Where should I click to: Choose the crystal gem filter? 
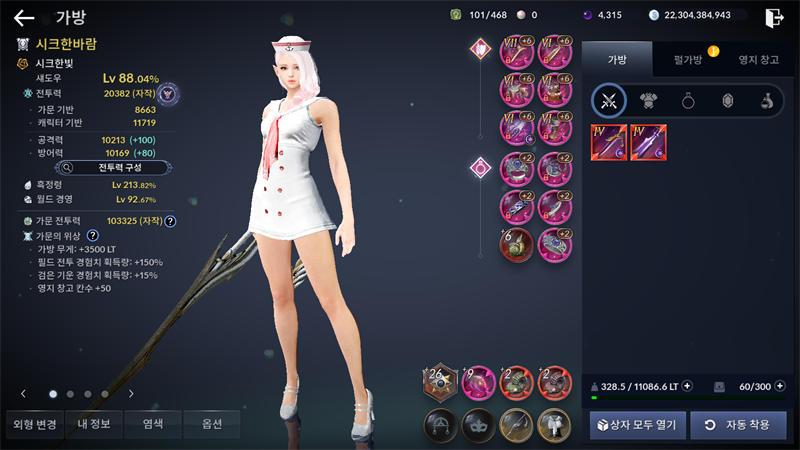727,100
